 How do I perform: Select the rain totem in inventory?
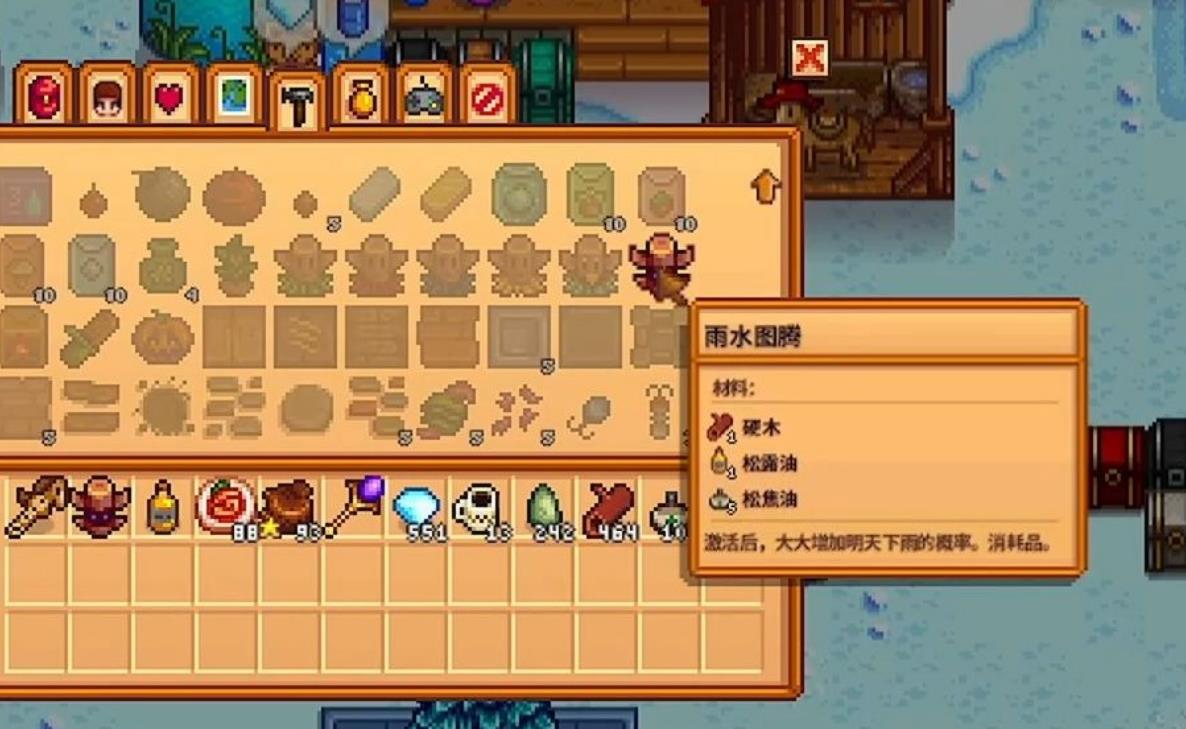tap(100, 507)
